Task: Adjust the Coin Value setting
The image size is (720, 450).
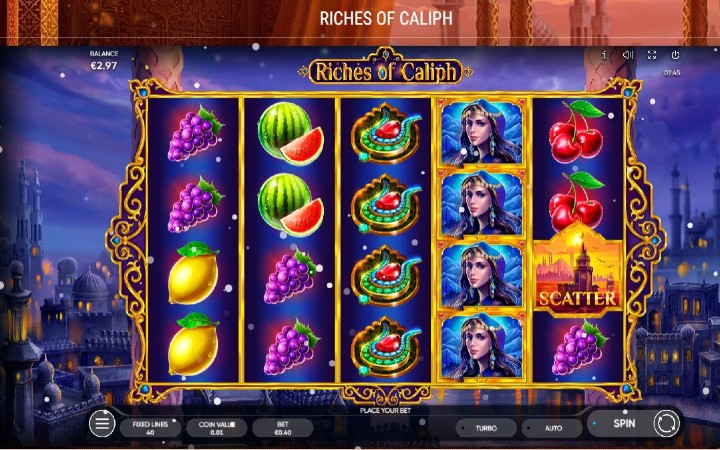Action: pos(216,427)
